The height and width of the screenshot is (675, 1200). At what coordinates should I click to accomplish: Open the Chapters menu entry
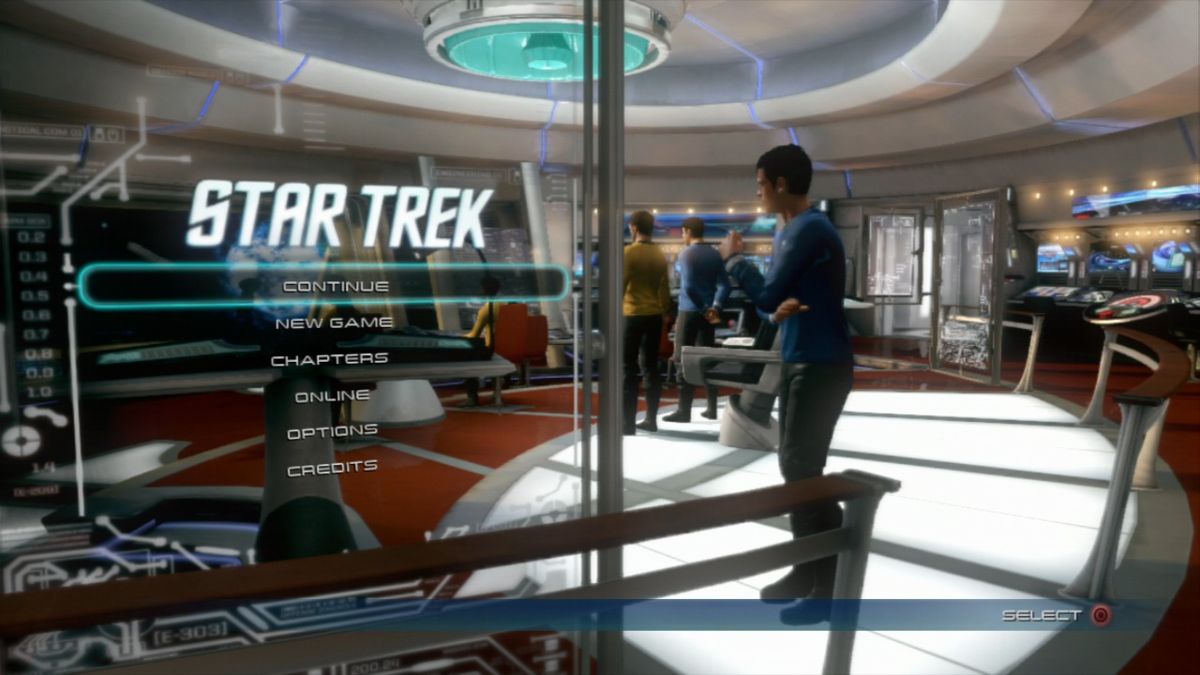point(330,358)
